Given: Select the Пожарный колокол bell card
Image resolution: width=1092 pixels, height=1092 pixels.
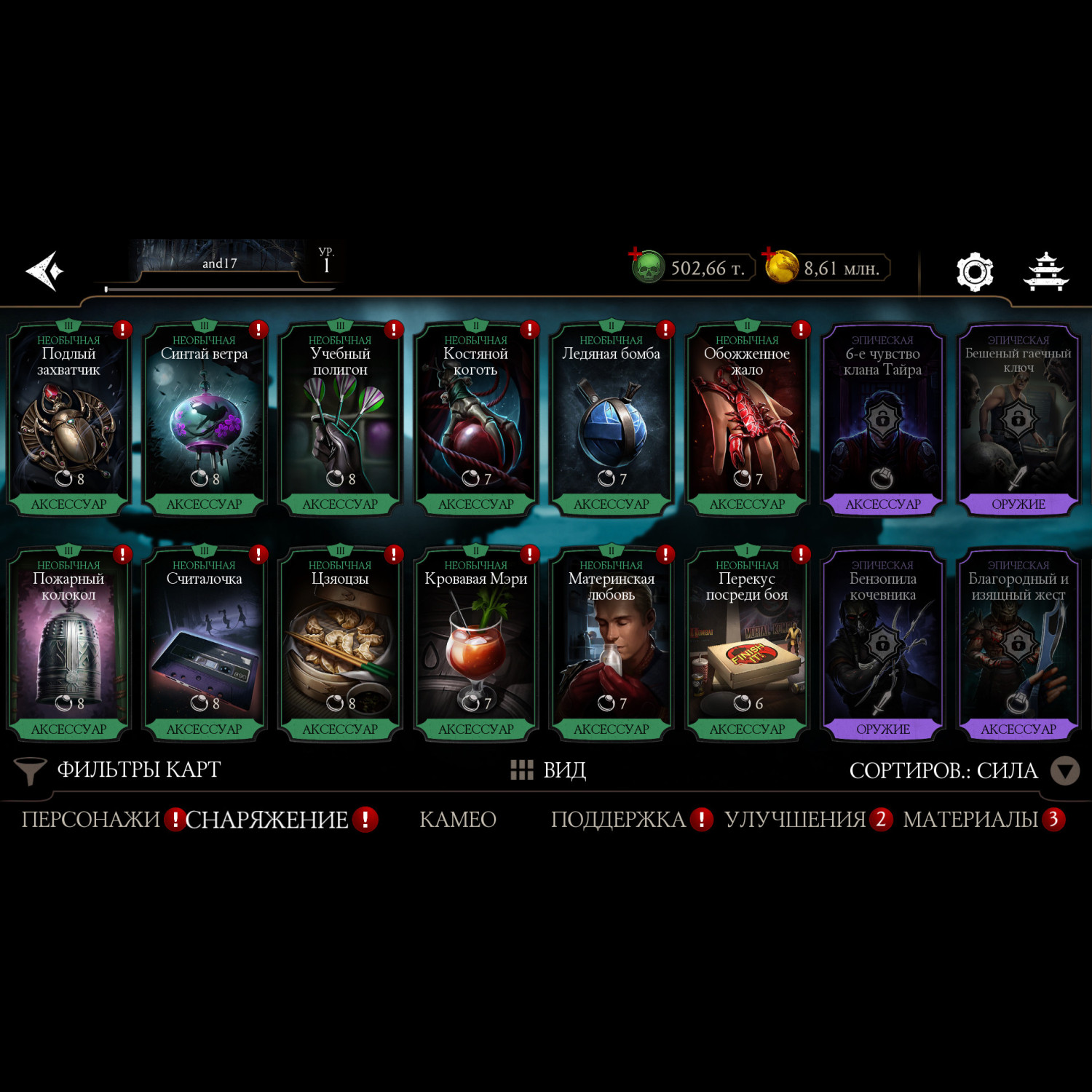Looking at the screenshot, I should click(x=68, y=645).
